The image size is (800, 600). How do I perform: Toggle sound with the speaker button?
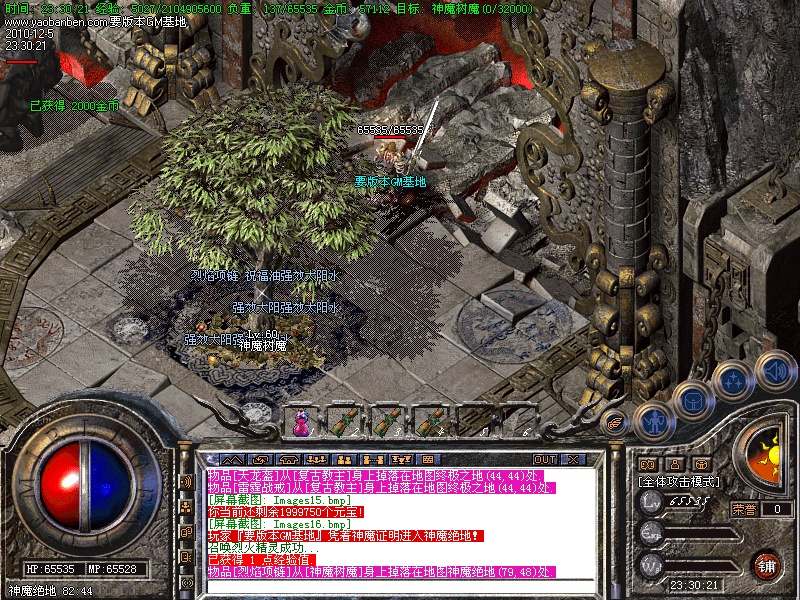click(x=775, y=370)
